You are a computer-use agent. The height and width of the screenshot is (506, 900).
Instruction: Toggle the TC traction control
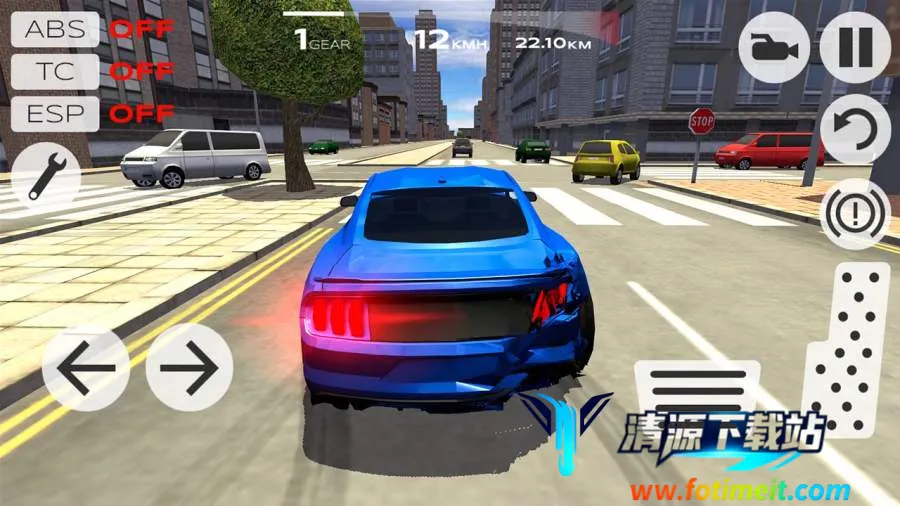click(x=55, y=71)
